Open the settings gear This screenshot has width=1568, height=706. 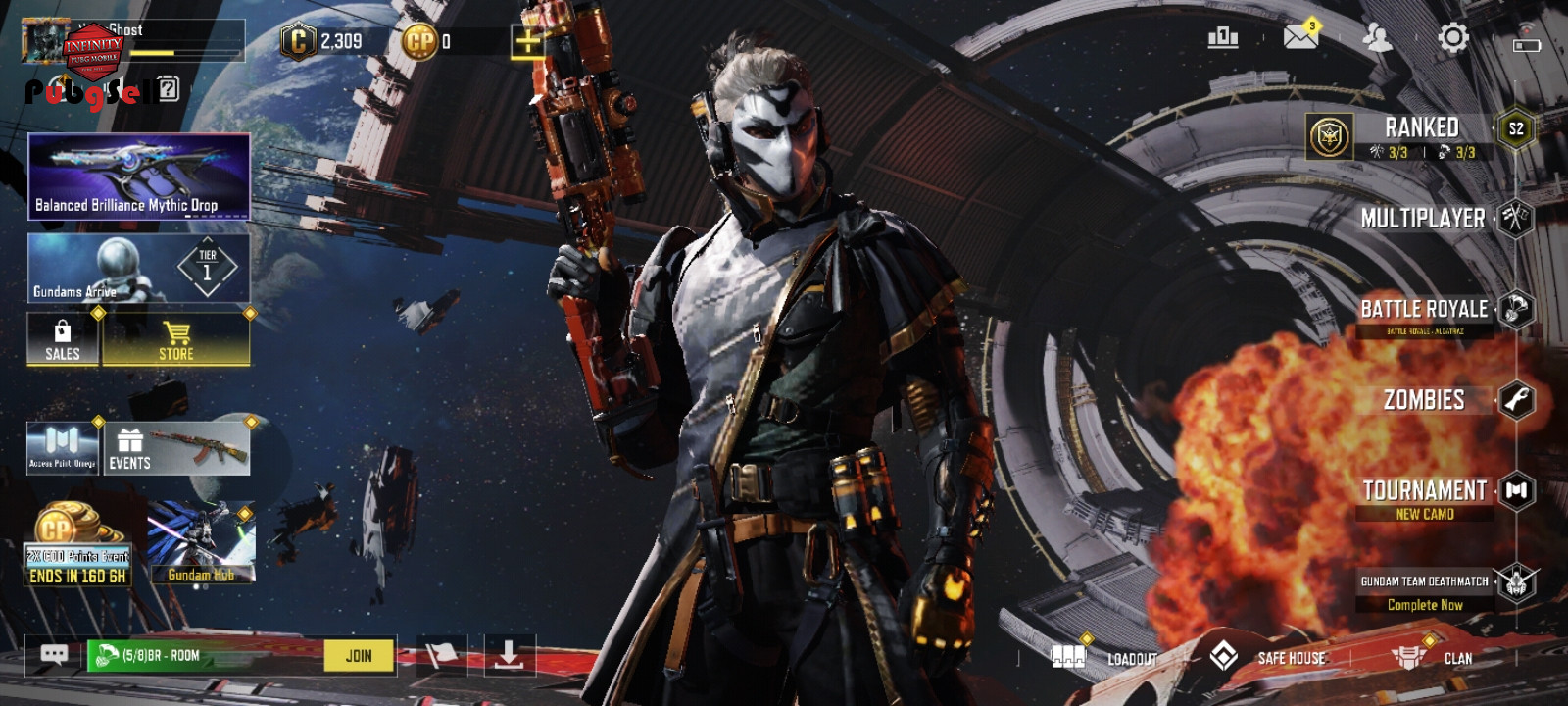click(1452, 38)
